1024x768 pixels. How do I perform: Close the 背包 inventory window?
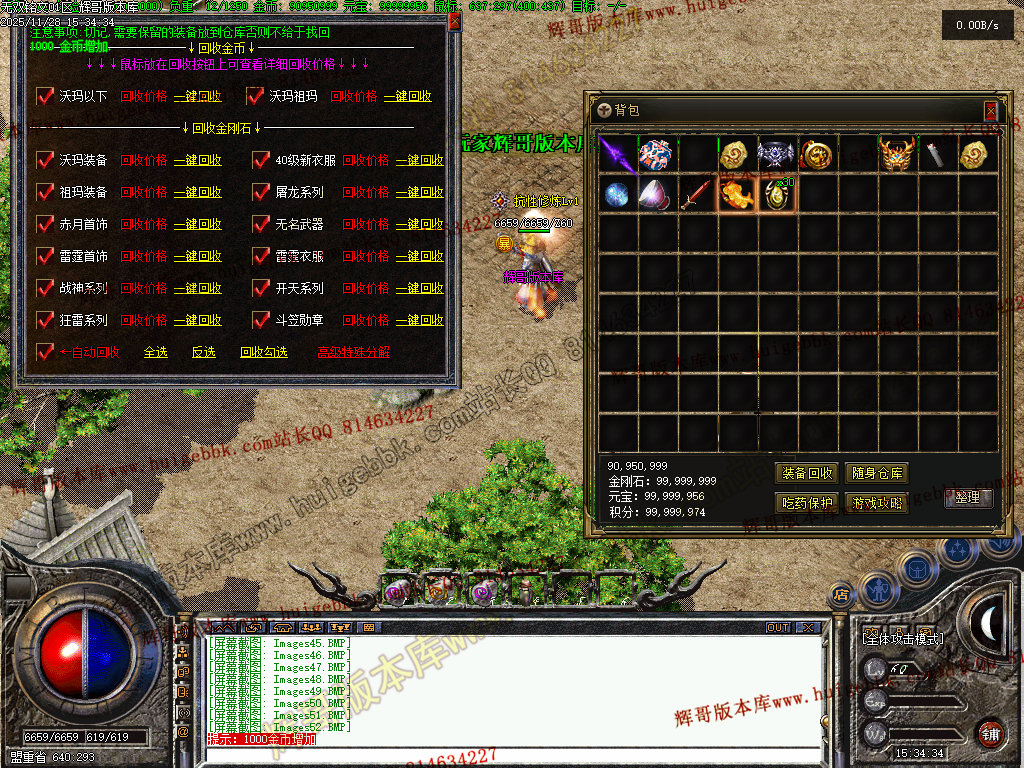pyautogui.click(x=990, y=110)
